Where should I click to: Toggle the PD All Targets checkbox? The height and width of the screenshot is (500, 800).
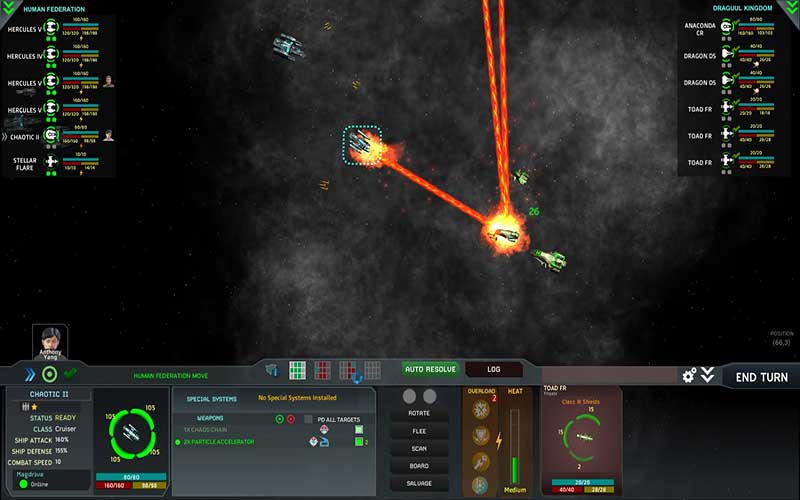coord(309,418)
